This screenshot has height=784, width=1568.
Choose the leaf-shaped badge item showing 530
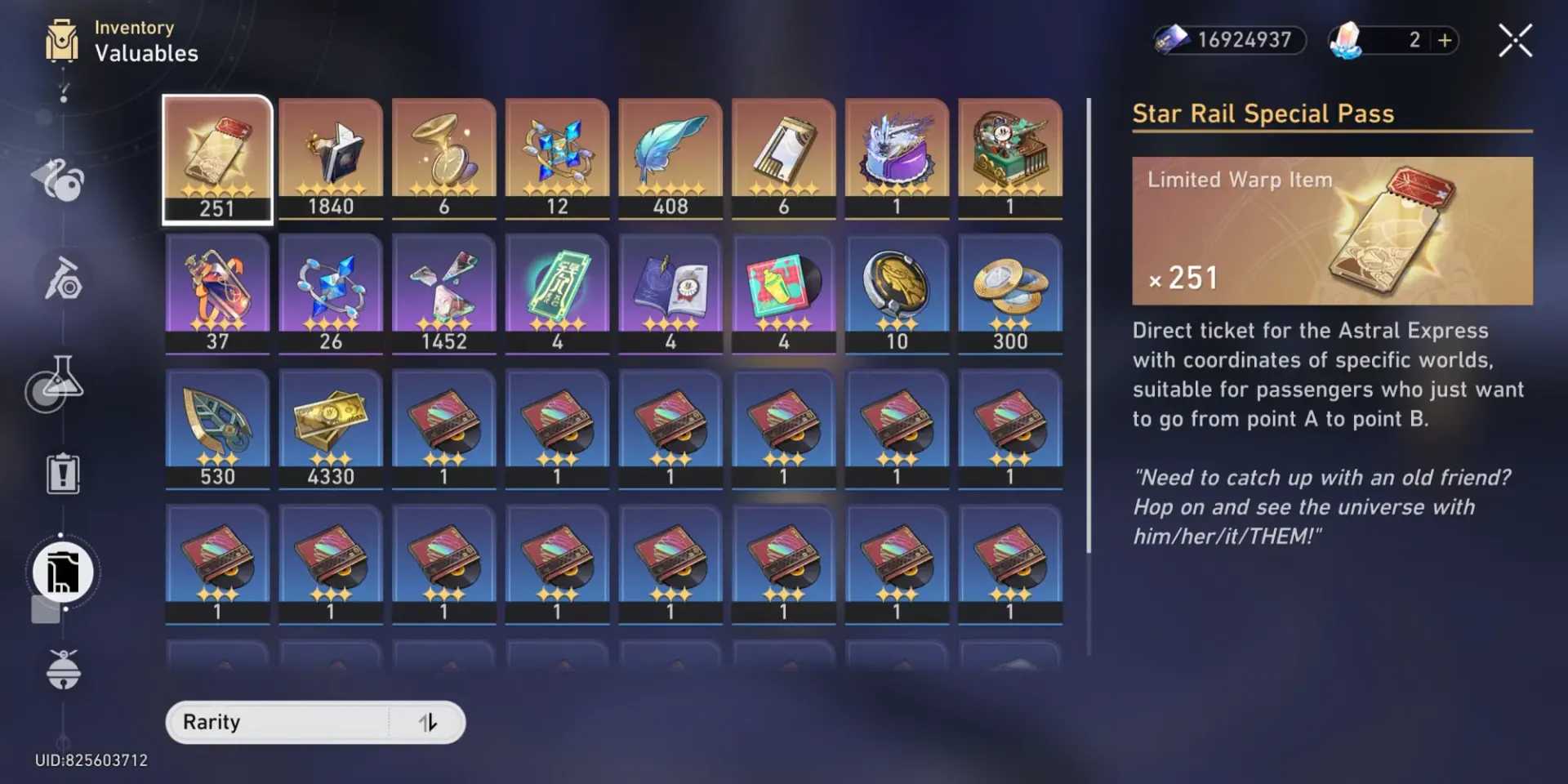pyautogui.click(x=217, y=430)
